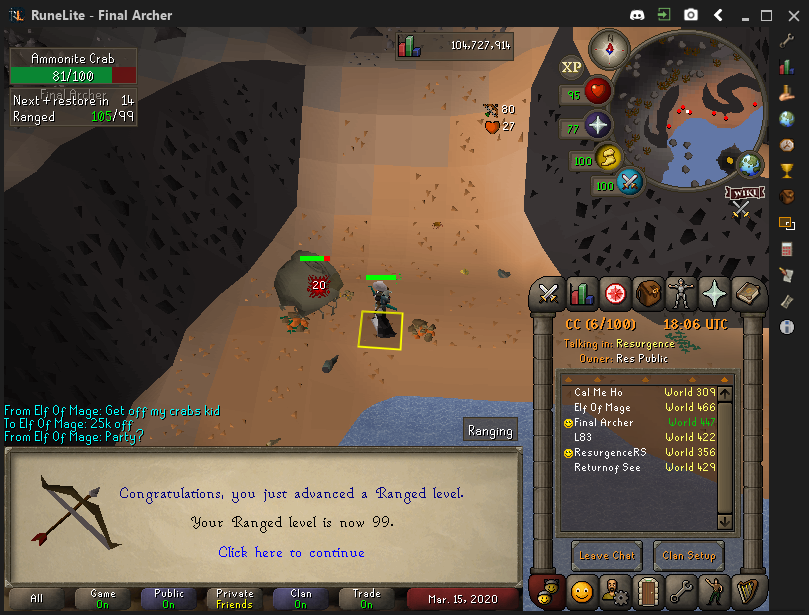Viewport: 809px width, 615px height.
Task: Toggle the XP drops orb
Action: (x=572, y=67)
